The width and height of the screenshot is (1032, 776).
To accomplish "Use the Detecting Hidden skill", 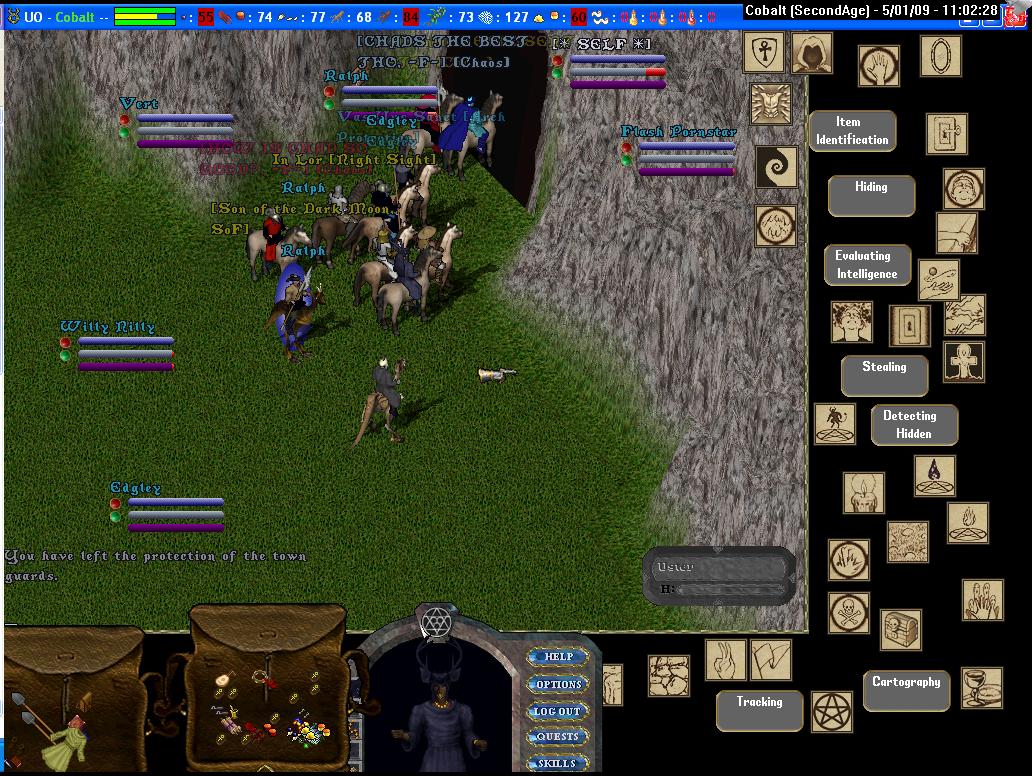I will [913, 424].
